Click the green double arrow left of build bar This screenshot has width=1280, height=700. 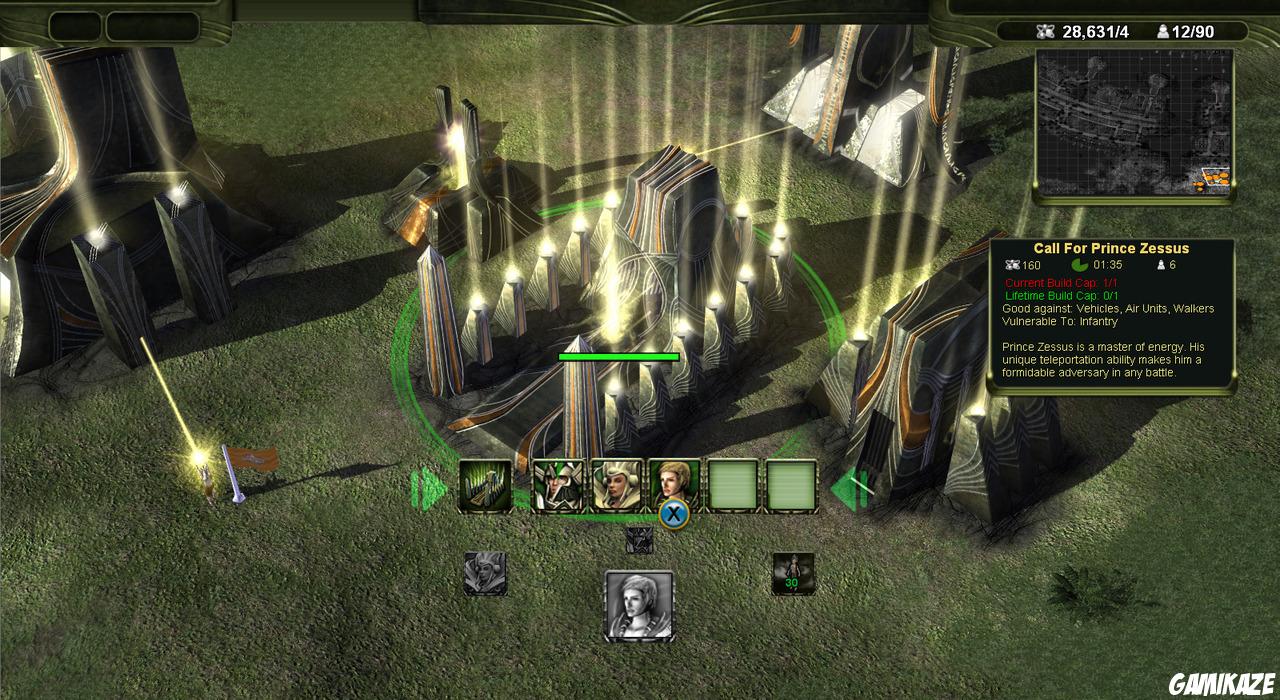click(430, 489)
